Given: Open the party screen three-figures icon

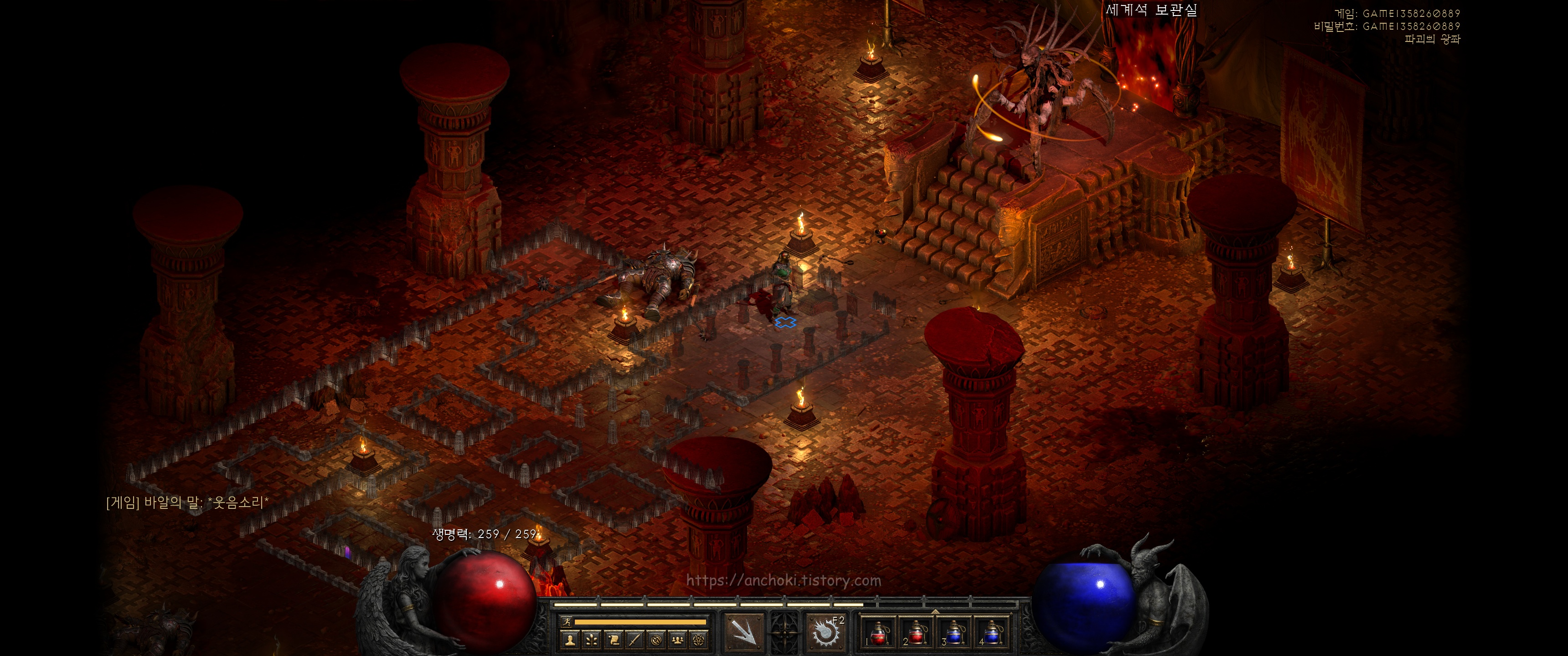Looking at the screenshot, I should [678, 640].
